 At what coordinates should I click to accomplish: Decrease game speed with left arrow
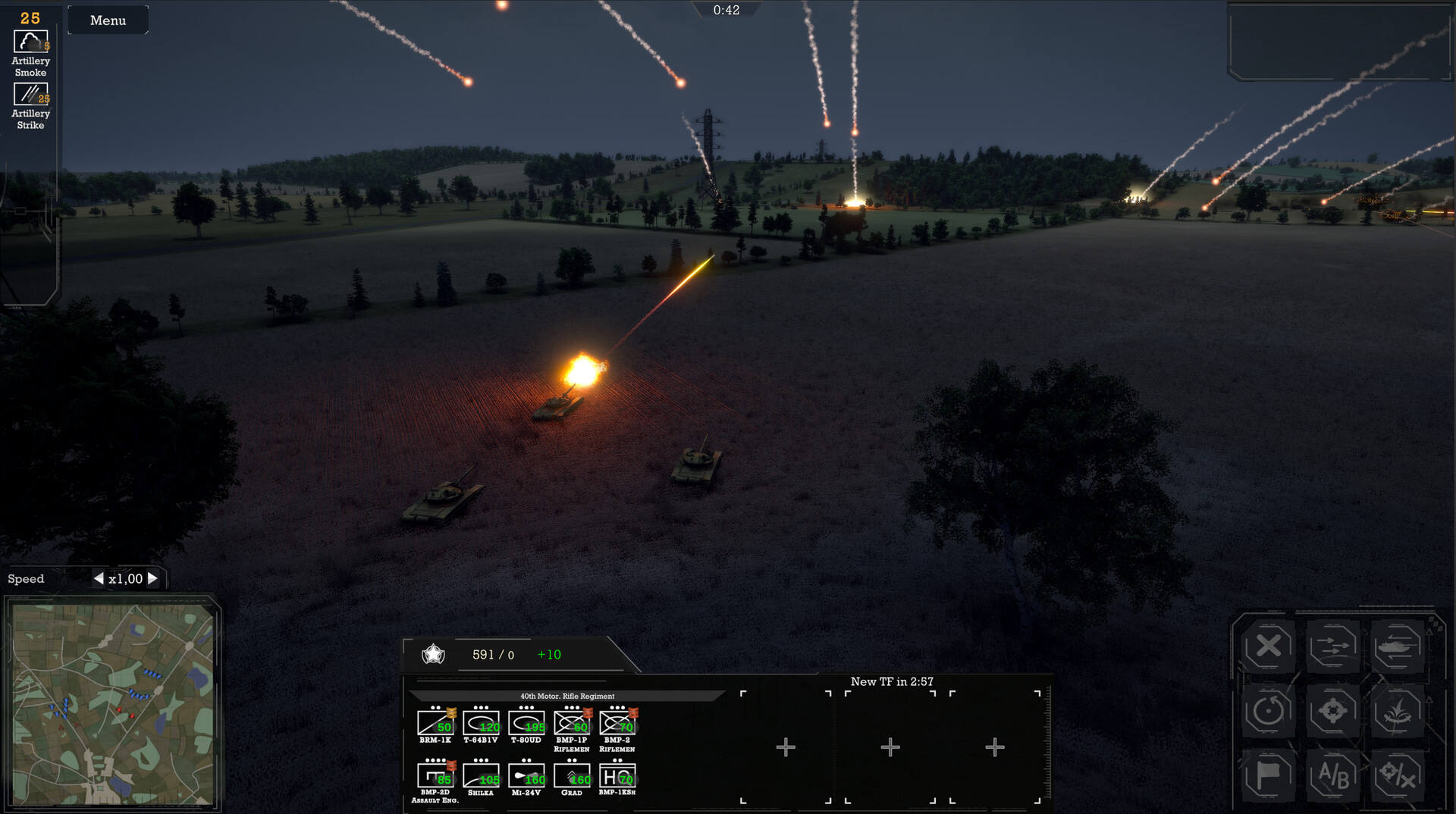click(x=99, y=579)
